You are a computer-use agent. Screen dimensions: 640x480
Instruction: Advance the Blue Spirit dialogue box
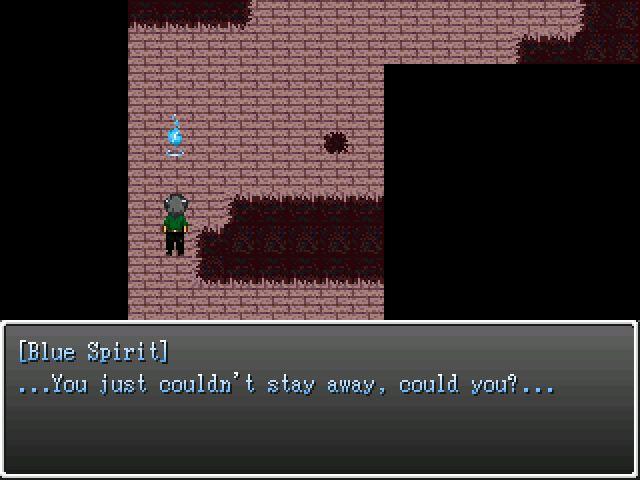320,400
